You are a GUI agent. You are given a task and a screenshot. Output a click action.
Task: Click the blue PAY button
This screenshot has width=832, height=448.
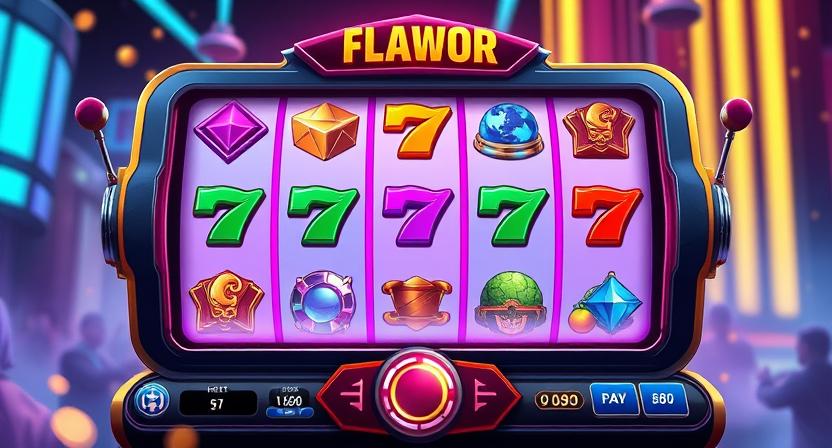612,399
